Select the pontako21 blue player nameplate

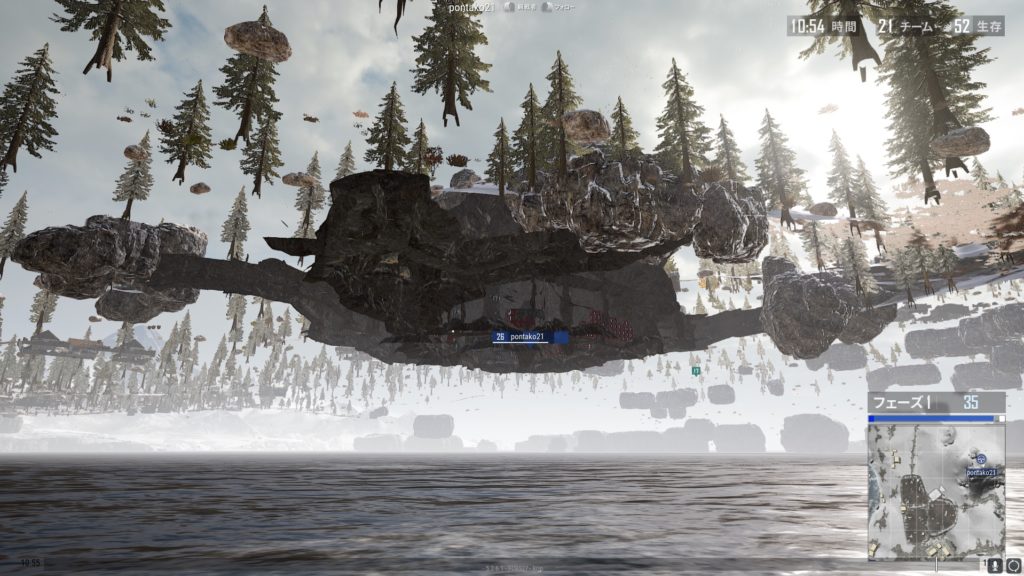pyautogui.click(x=531, y=338)
